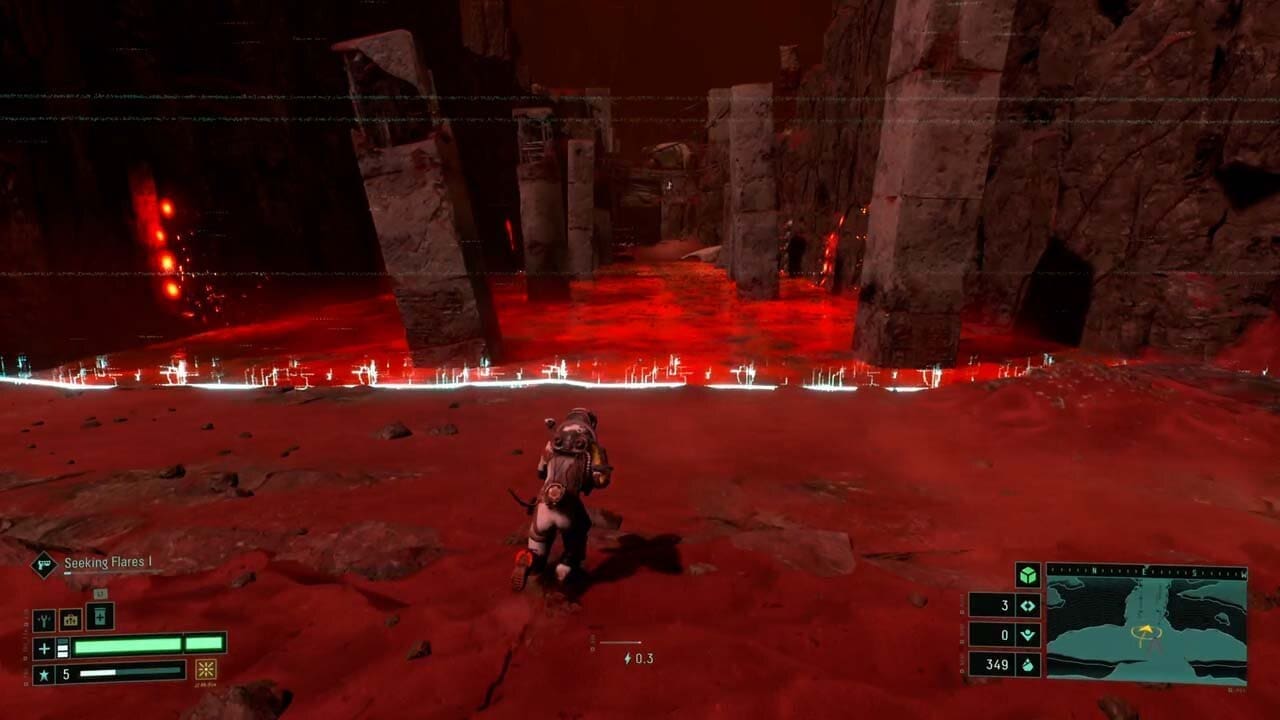This screenshot has height=720, width=1280.
Task: Click the XP progress bar beside level 5
Action: click(126, 672)
